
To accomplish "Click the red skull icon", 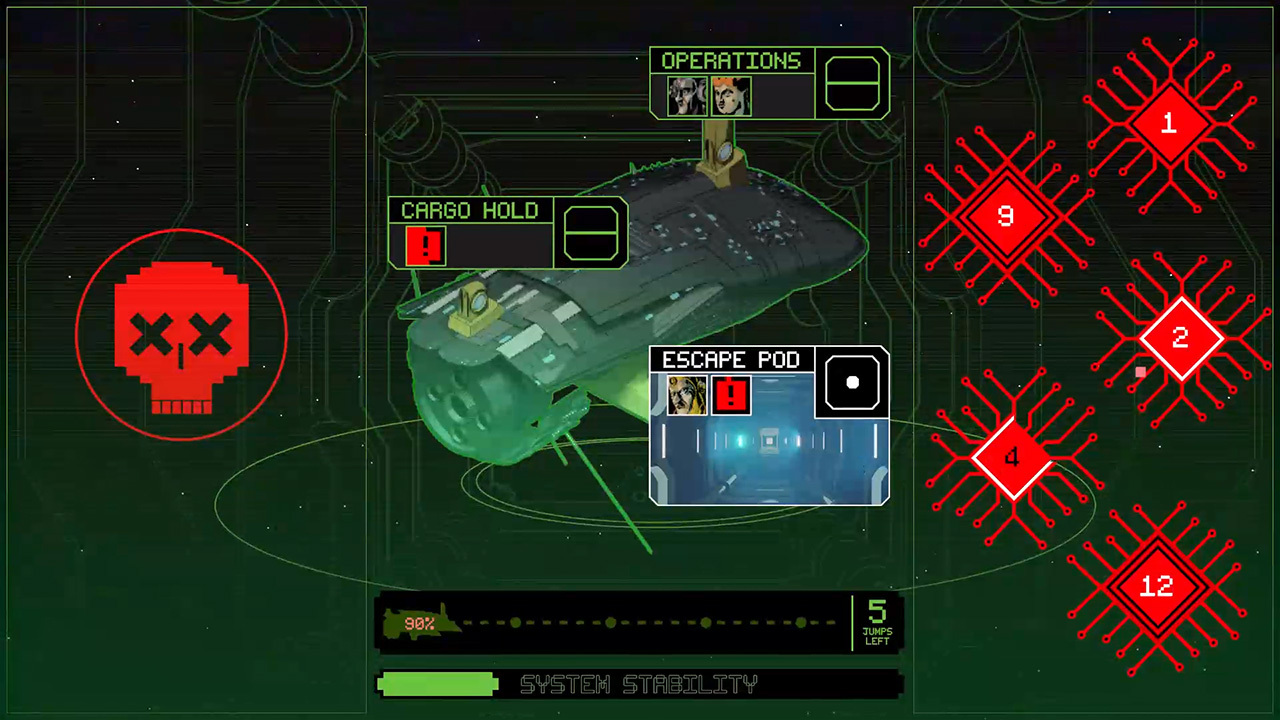I will click(x=182, y=335).
